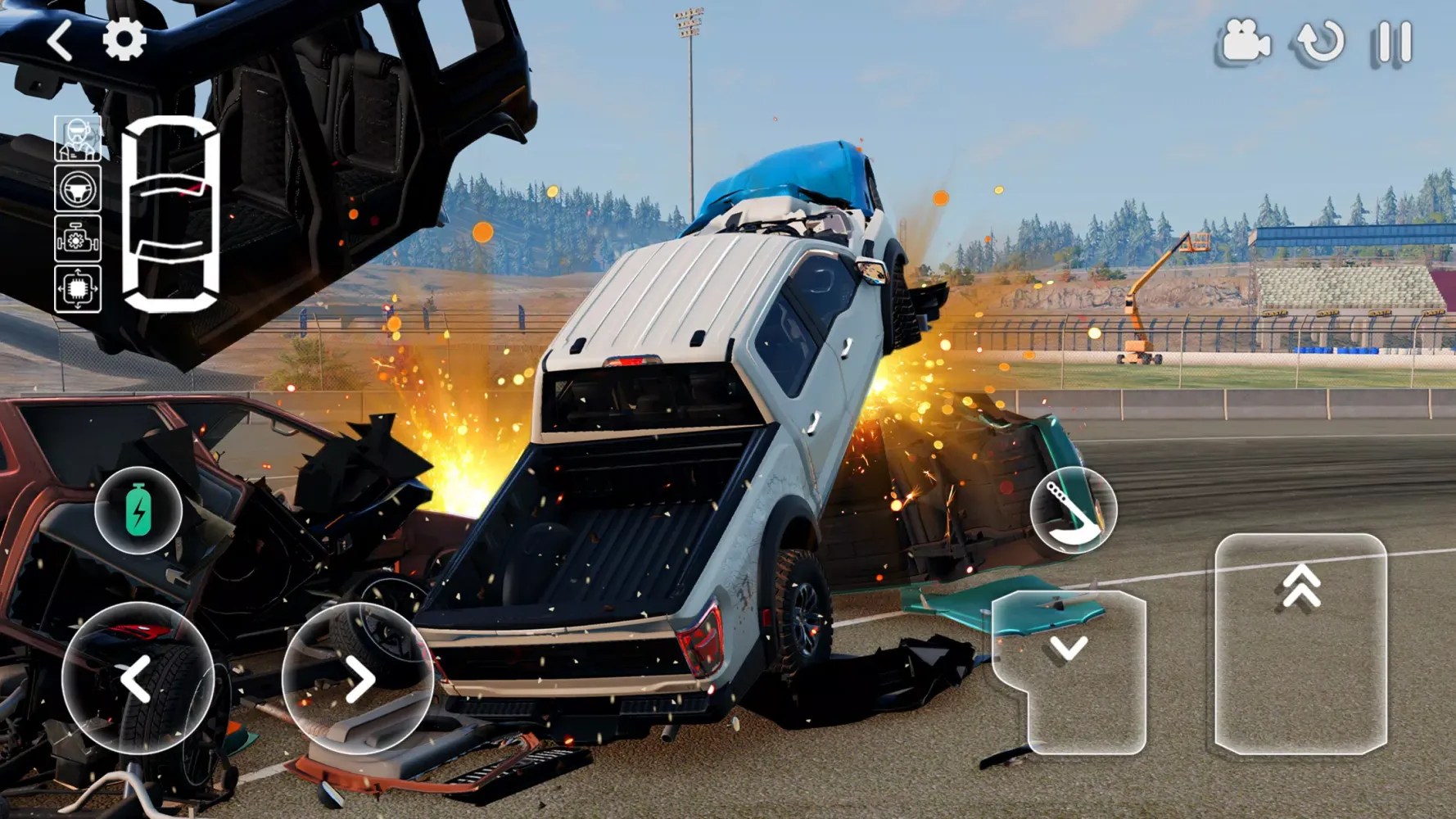This screenshot has width=1456, height=819.
Task: Go back with the arrow button
Action: pos(60,40)
